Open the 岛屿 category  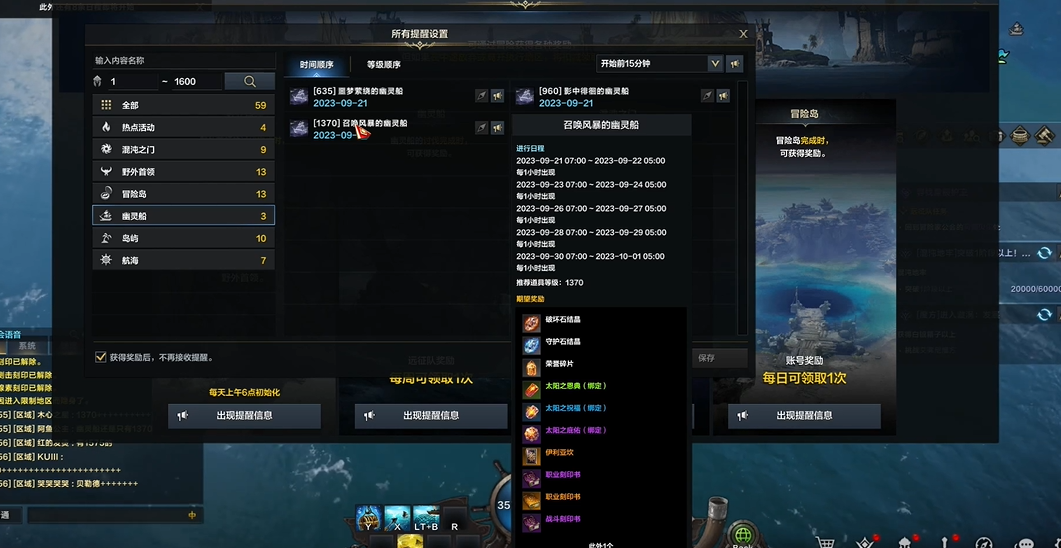(x=184, y=238)
